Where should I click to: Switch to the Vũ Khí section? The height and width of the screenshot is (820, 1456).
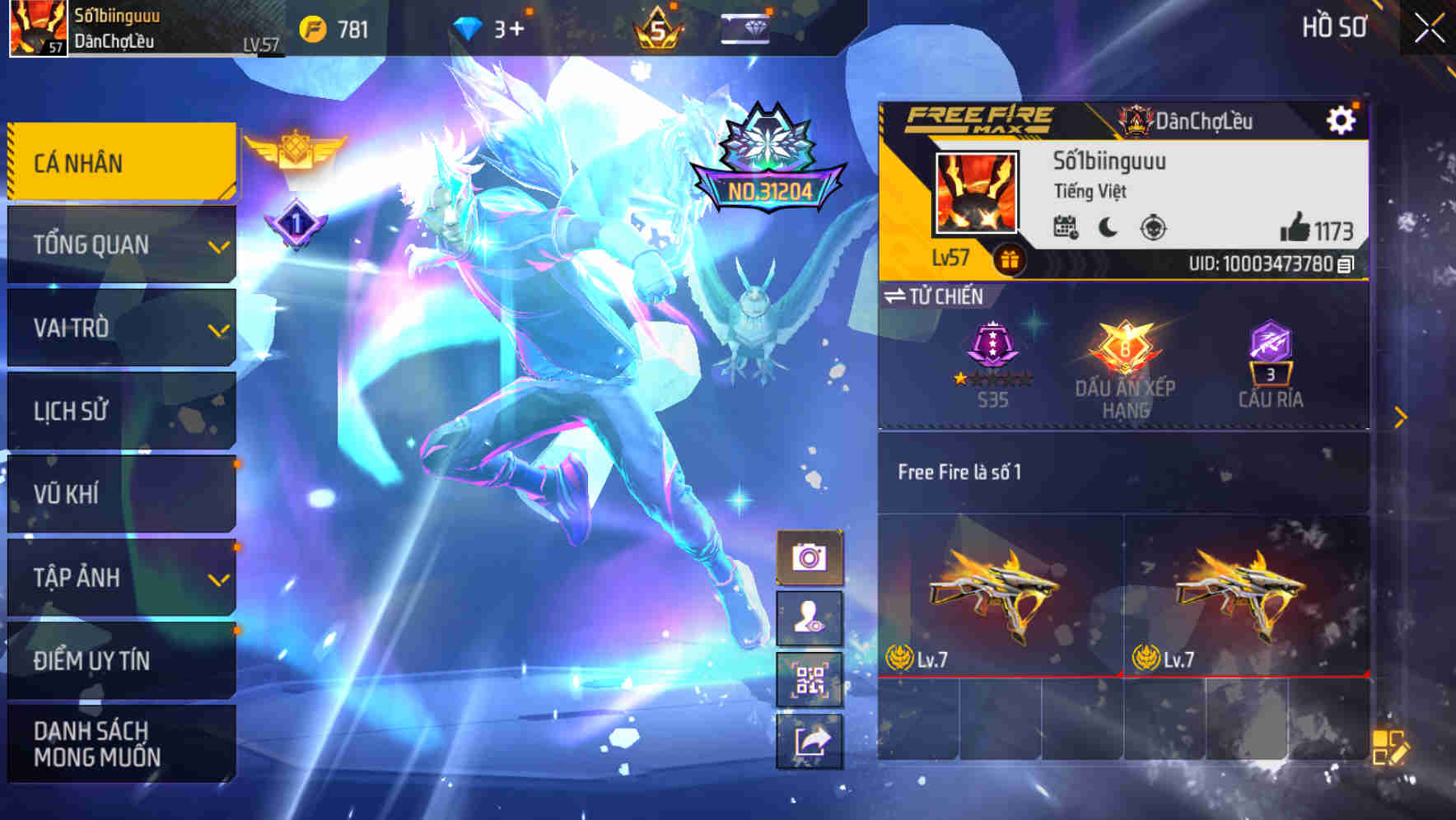coord(121,494)
